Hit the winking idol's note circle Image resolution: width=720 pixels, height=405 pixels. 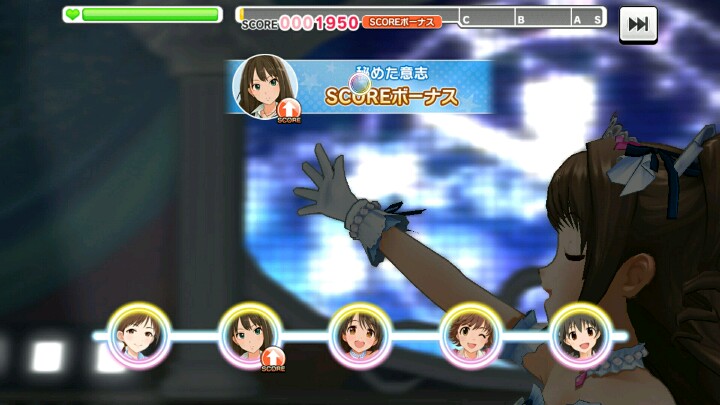tap(470, 335)
